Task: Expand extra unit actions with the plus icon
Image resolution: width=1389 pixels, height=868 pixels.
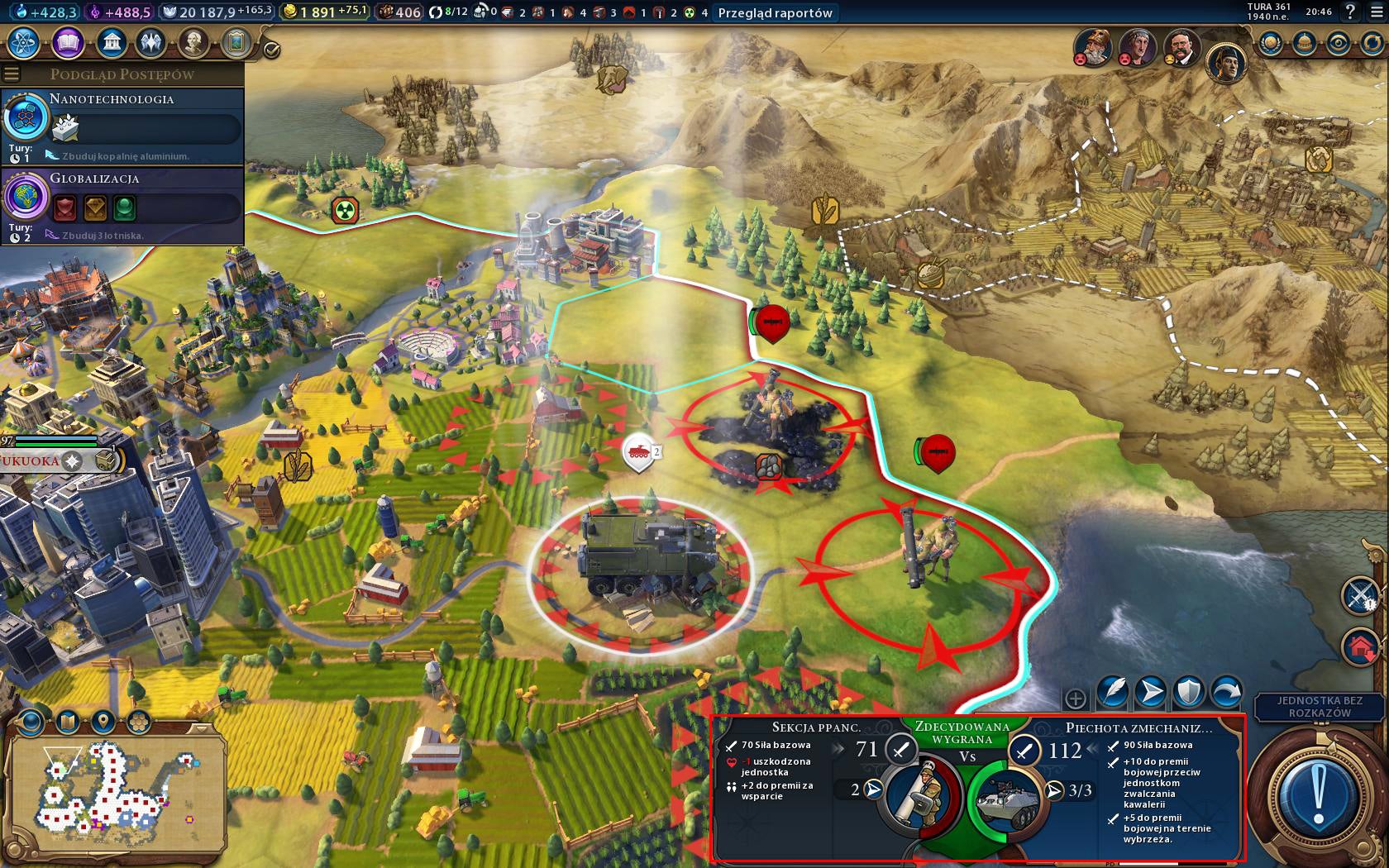Action: pyautogui.click(x=1075, y=699)
